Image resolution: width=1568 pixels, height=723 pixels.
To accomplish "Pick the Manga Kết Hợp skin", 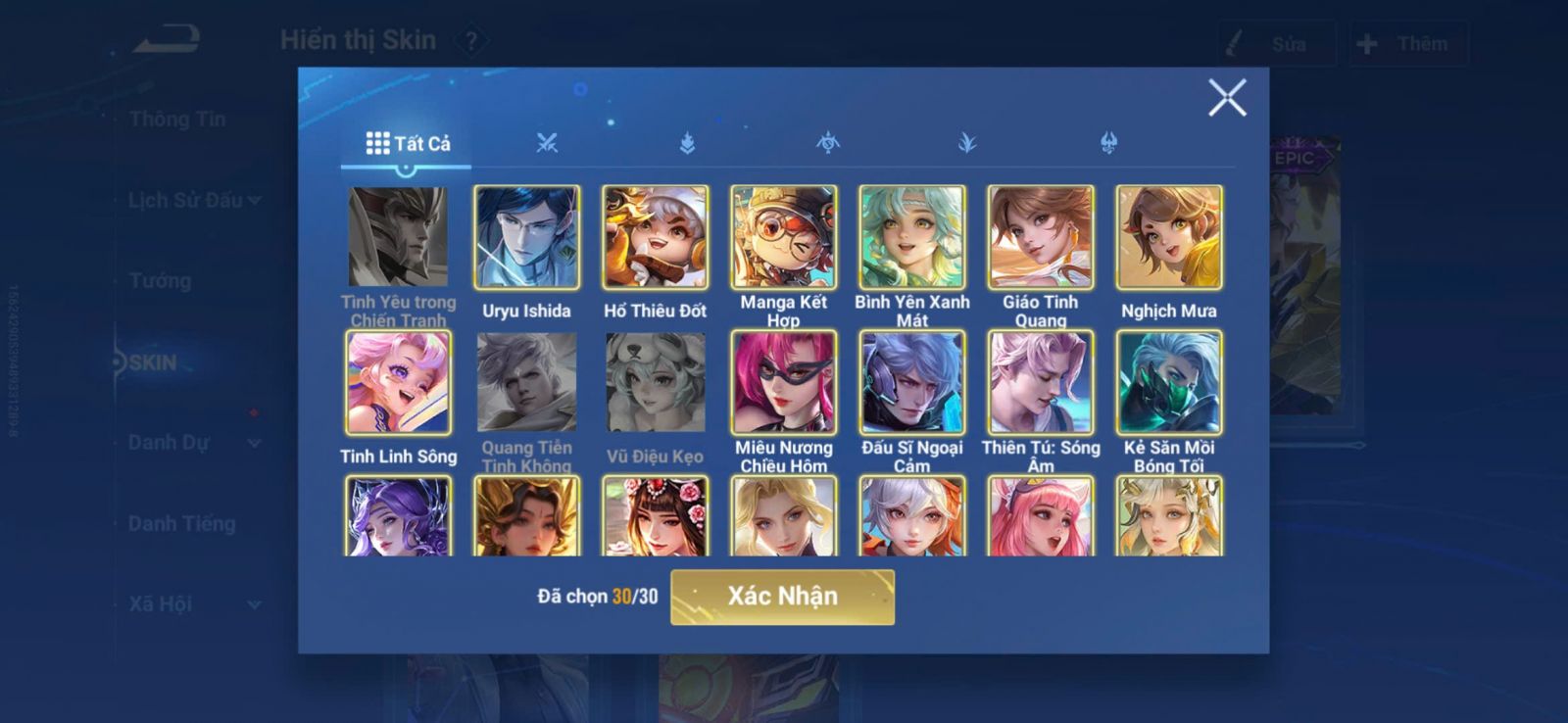I will pyautogui.click(x=783, y=237).
